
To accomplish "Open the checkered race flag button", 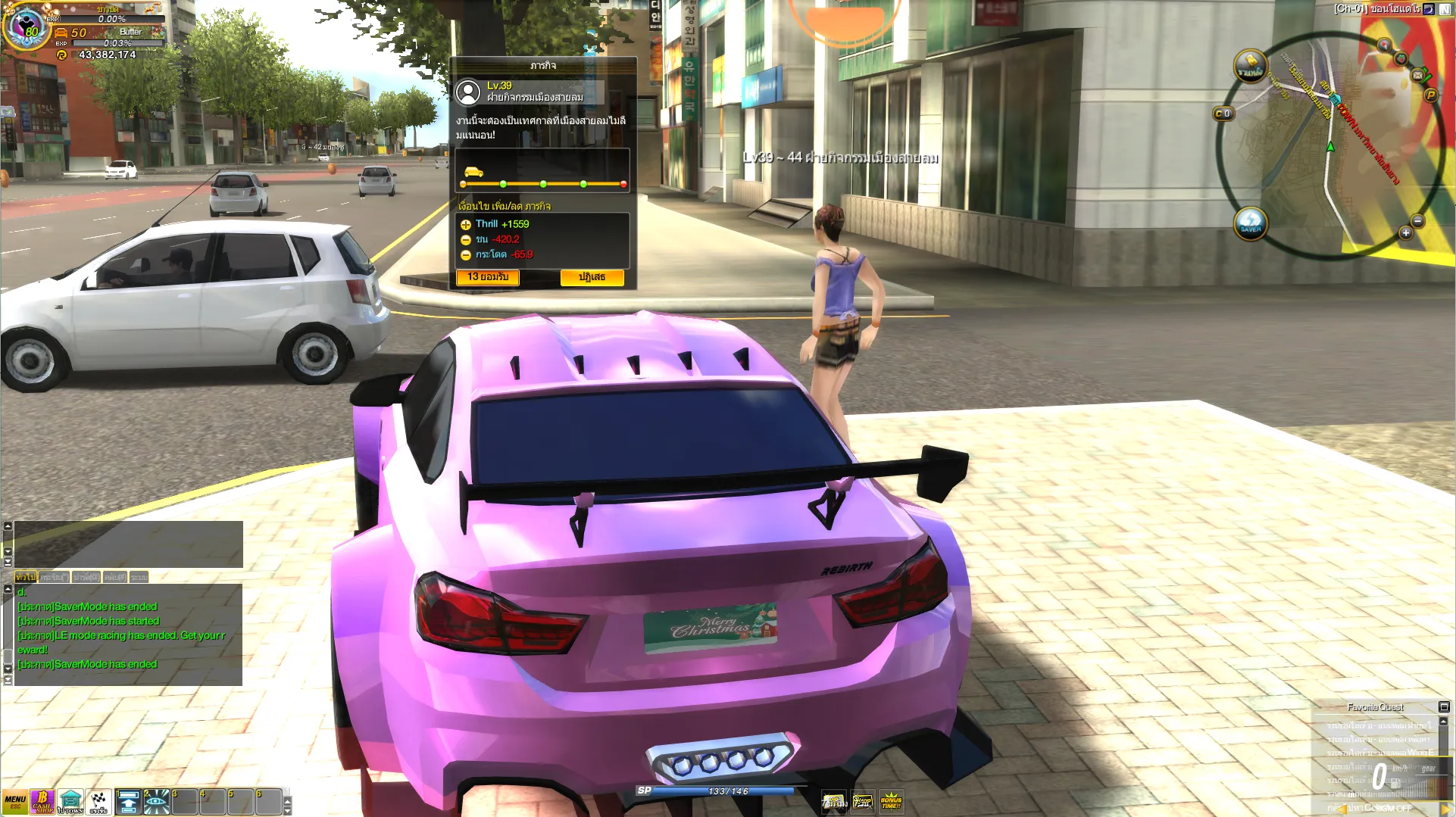I will pyautogui.click(x=98, y=802).
